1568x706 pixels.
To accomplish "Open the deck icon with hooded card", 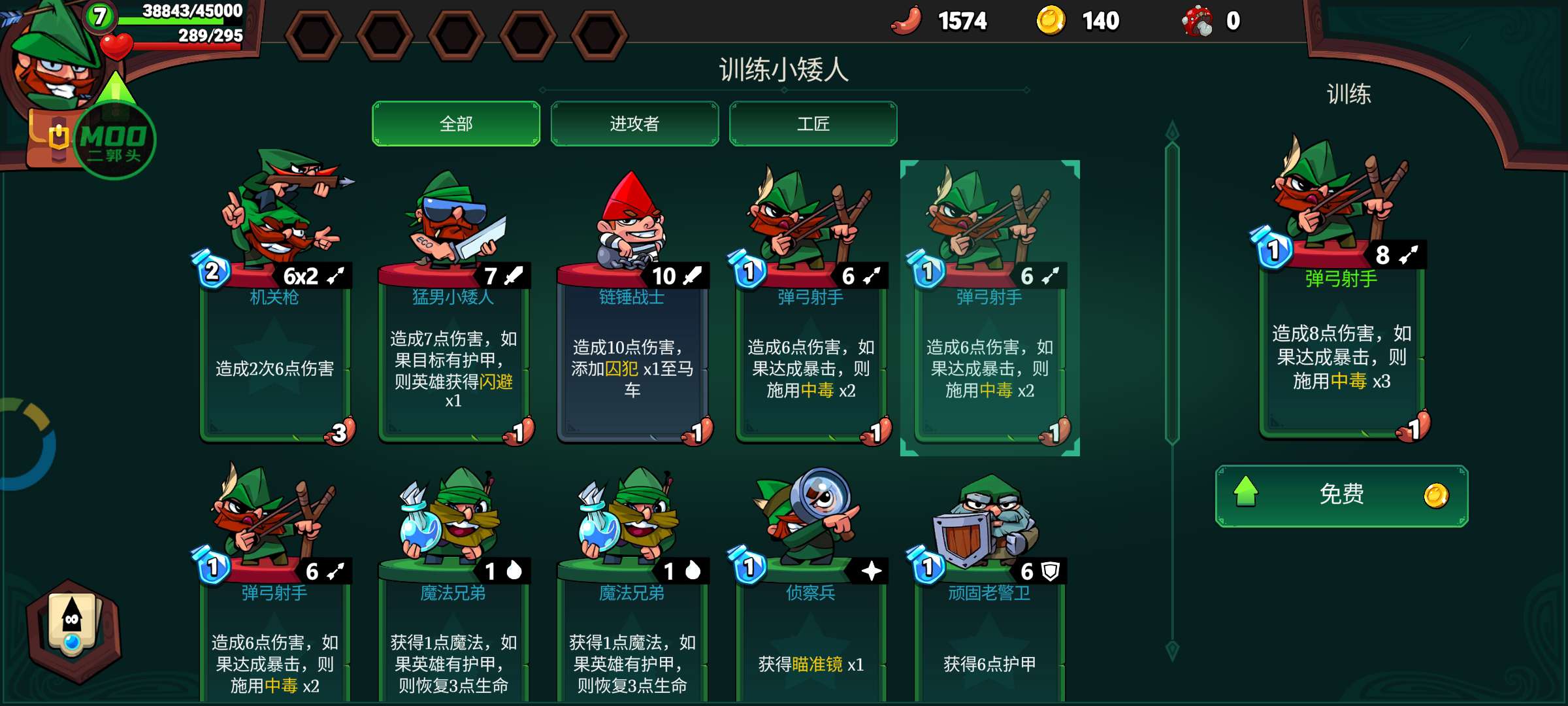I will [x=73, y=629].
